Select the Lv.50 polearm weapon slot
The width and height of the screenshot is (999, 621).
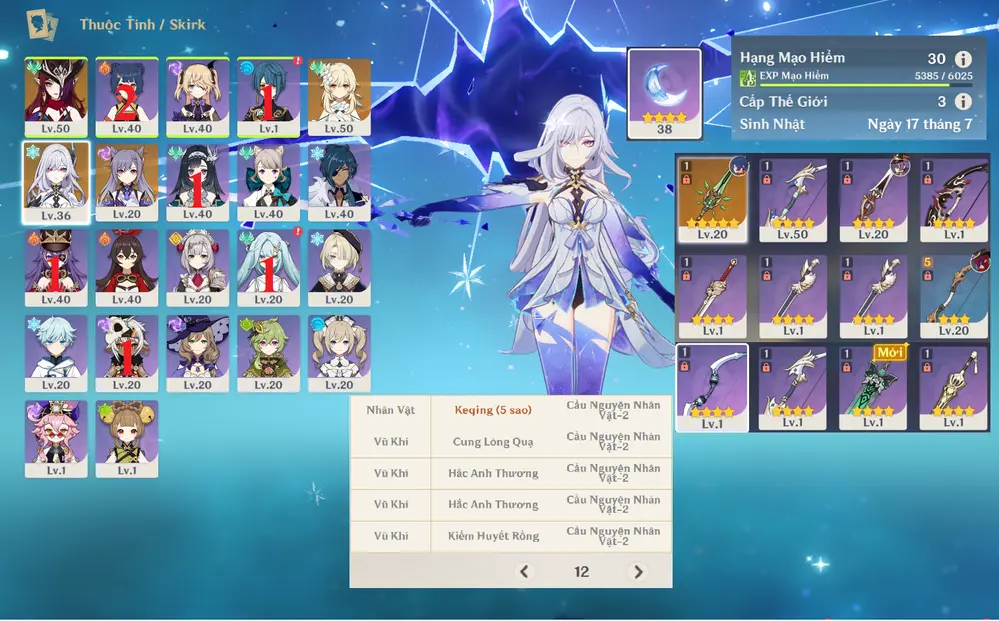(x=793, y=198)
